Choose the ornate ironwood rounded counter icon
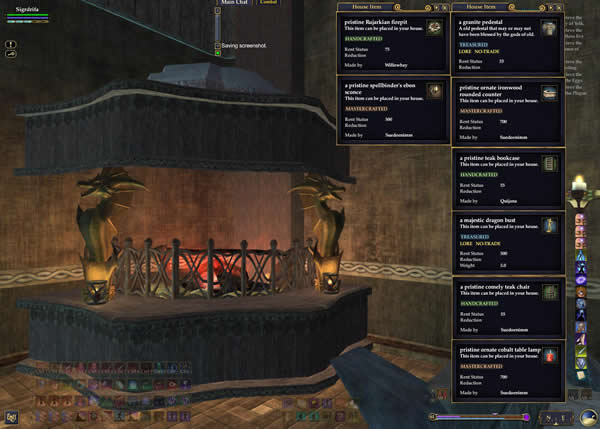This screenshot has width=600, height=429. 550,93
